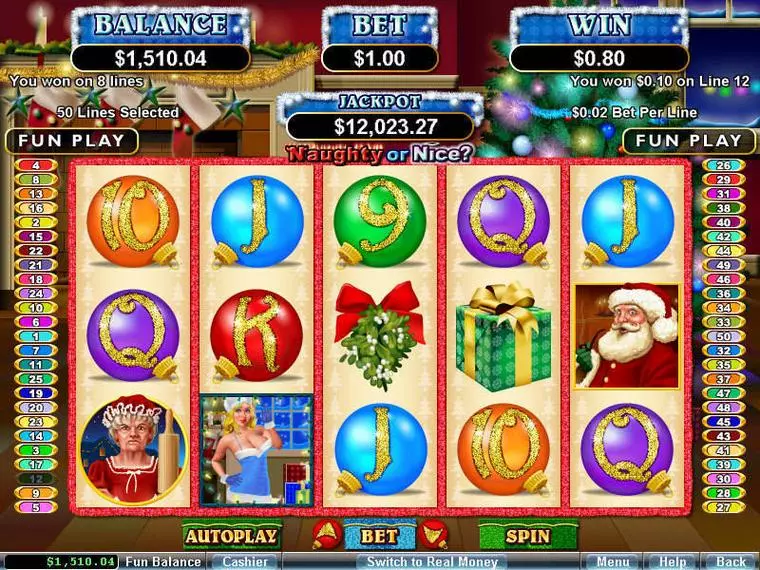Go Back to the lobby
Viewport: 760px width, 570px height.
(x=730, y=562)
